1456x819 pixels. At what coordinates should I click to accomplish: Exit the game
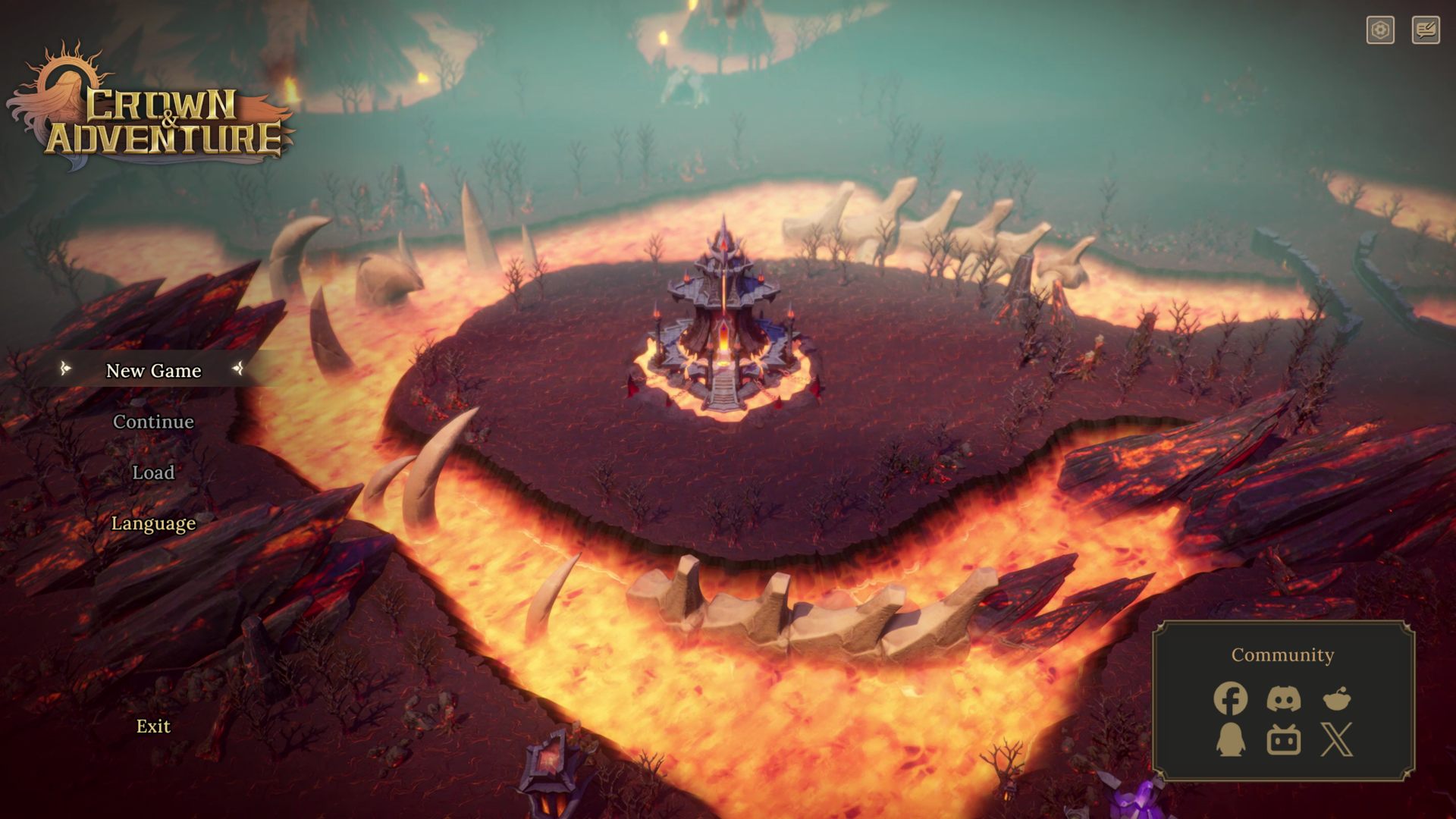153,726
